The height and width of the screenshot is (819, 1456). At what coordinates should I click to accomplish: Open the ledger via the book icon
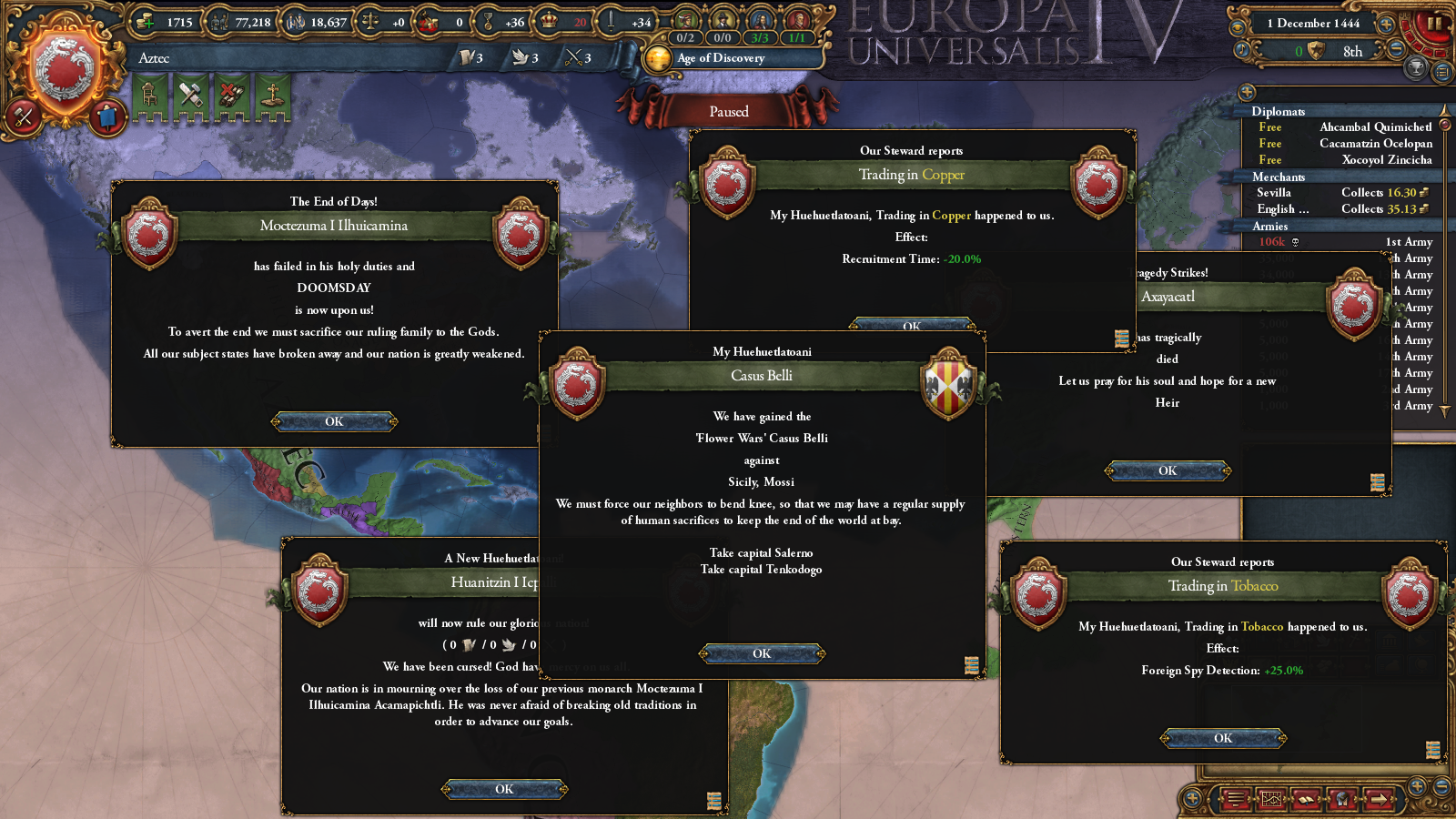[x=1306, y=799]
